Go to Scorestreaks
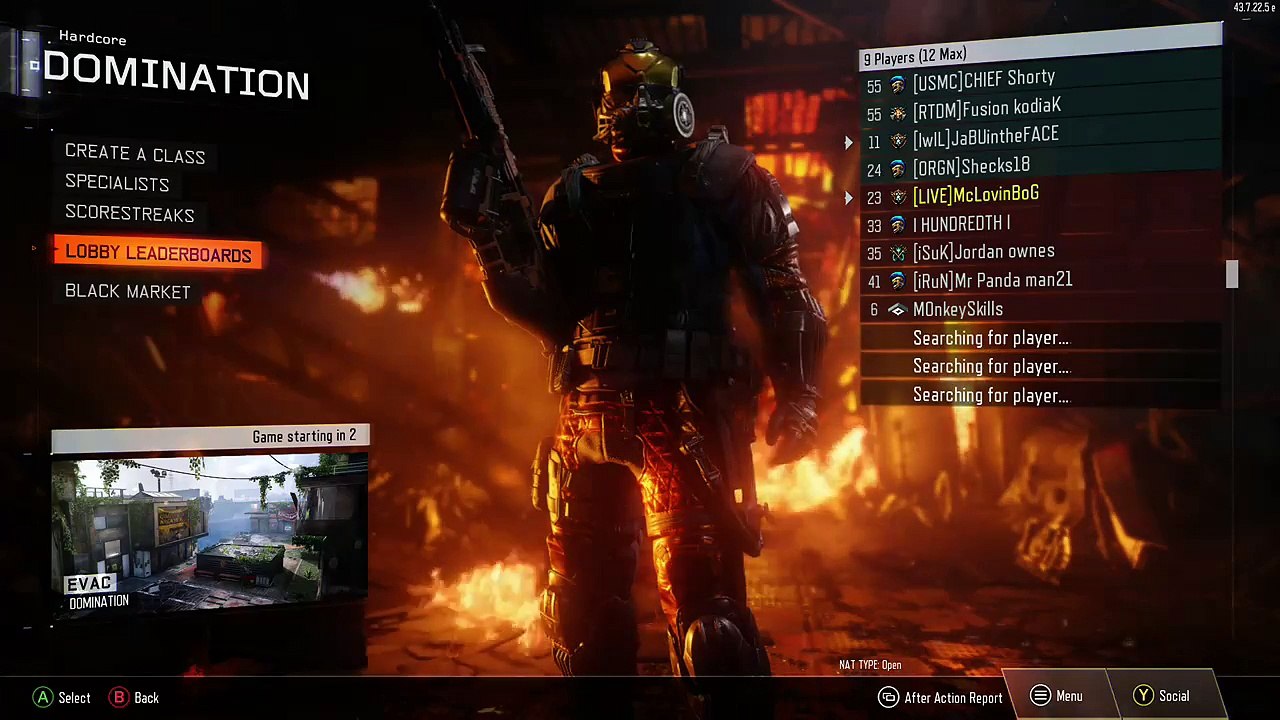 click(130, 213)
